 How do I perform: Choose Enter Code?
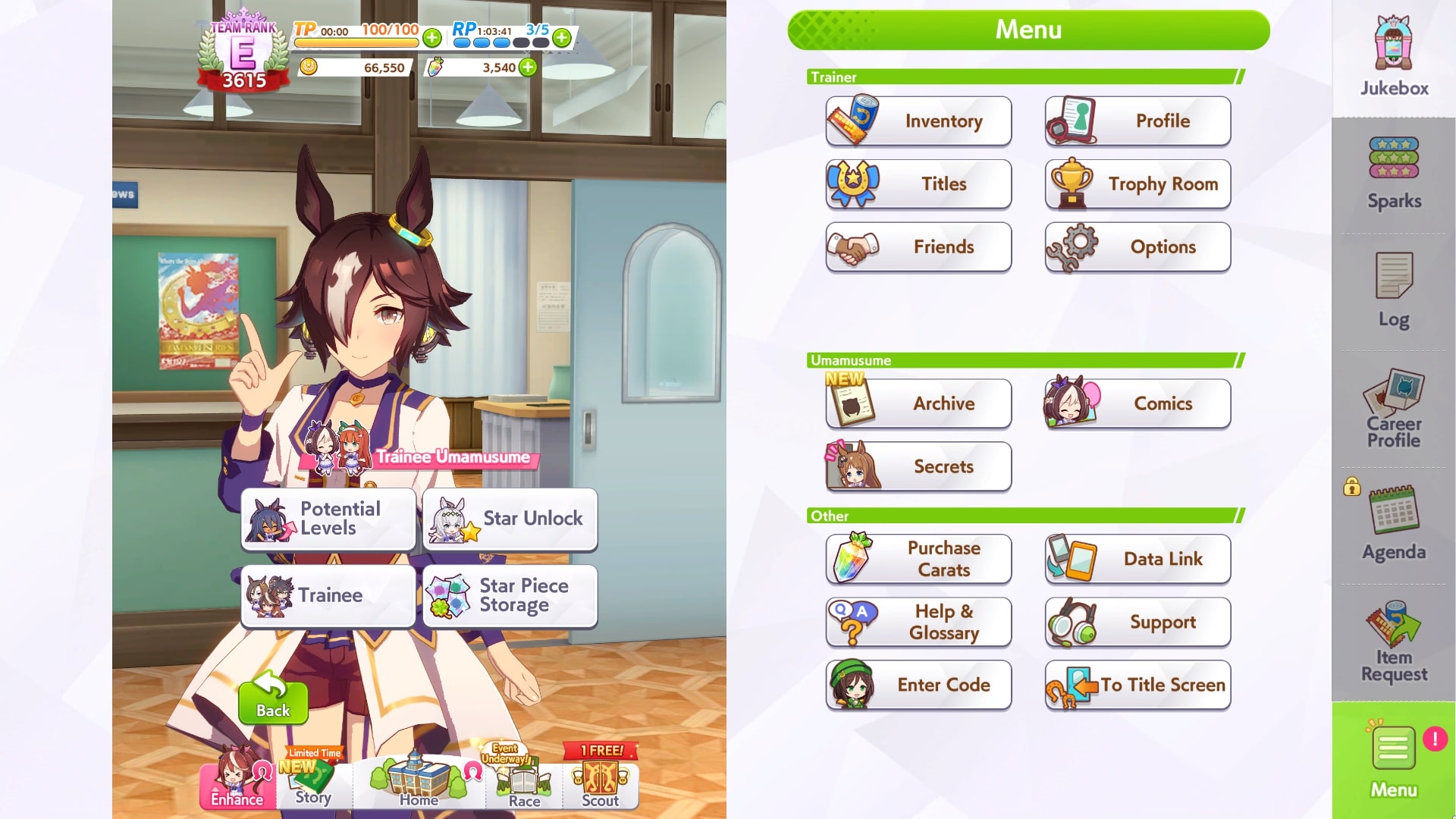(918, 685)
